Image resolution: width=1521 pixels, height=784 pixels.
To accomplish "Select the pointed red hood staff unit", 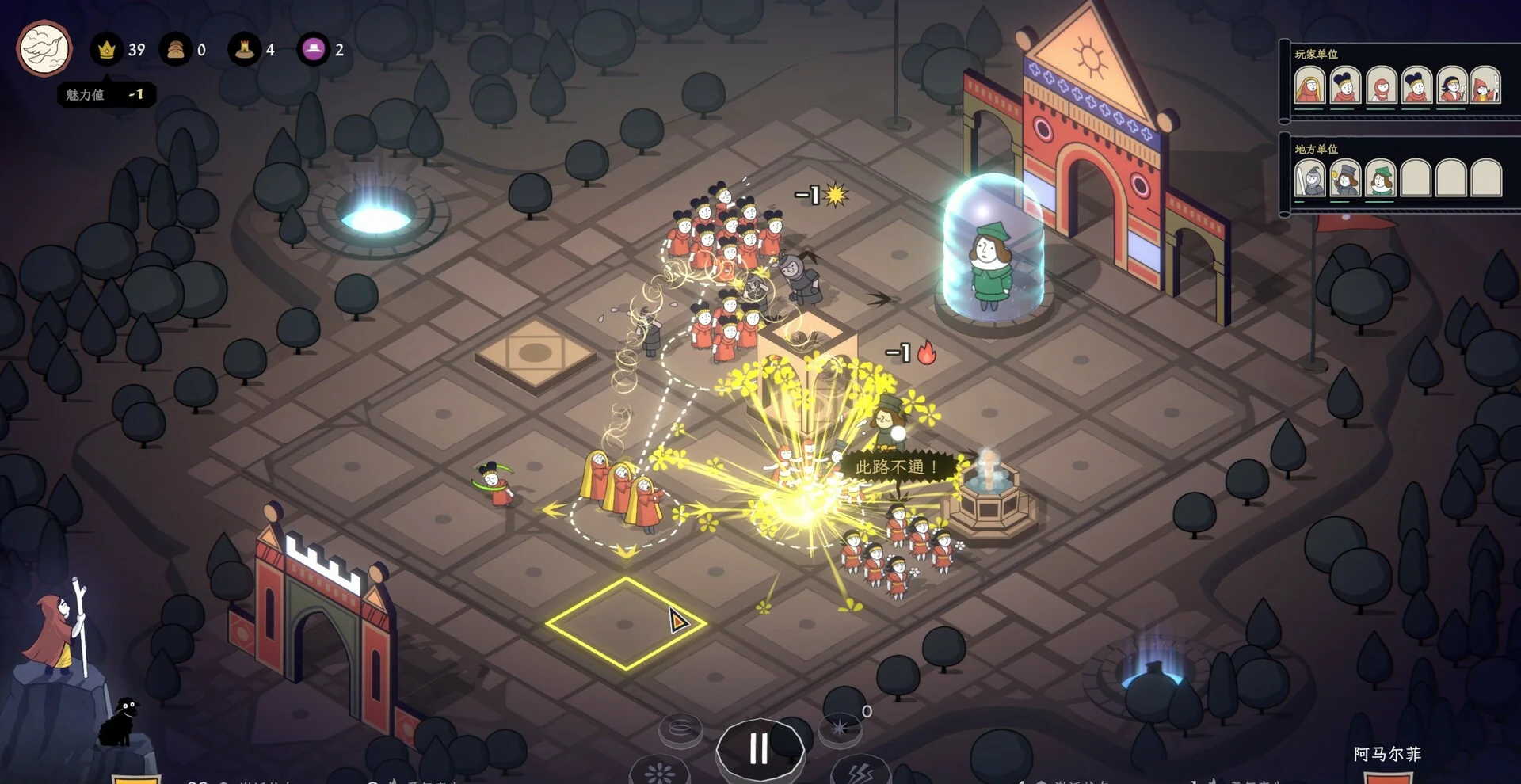I will coord(1486,86).
